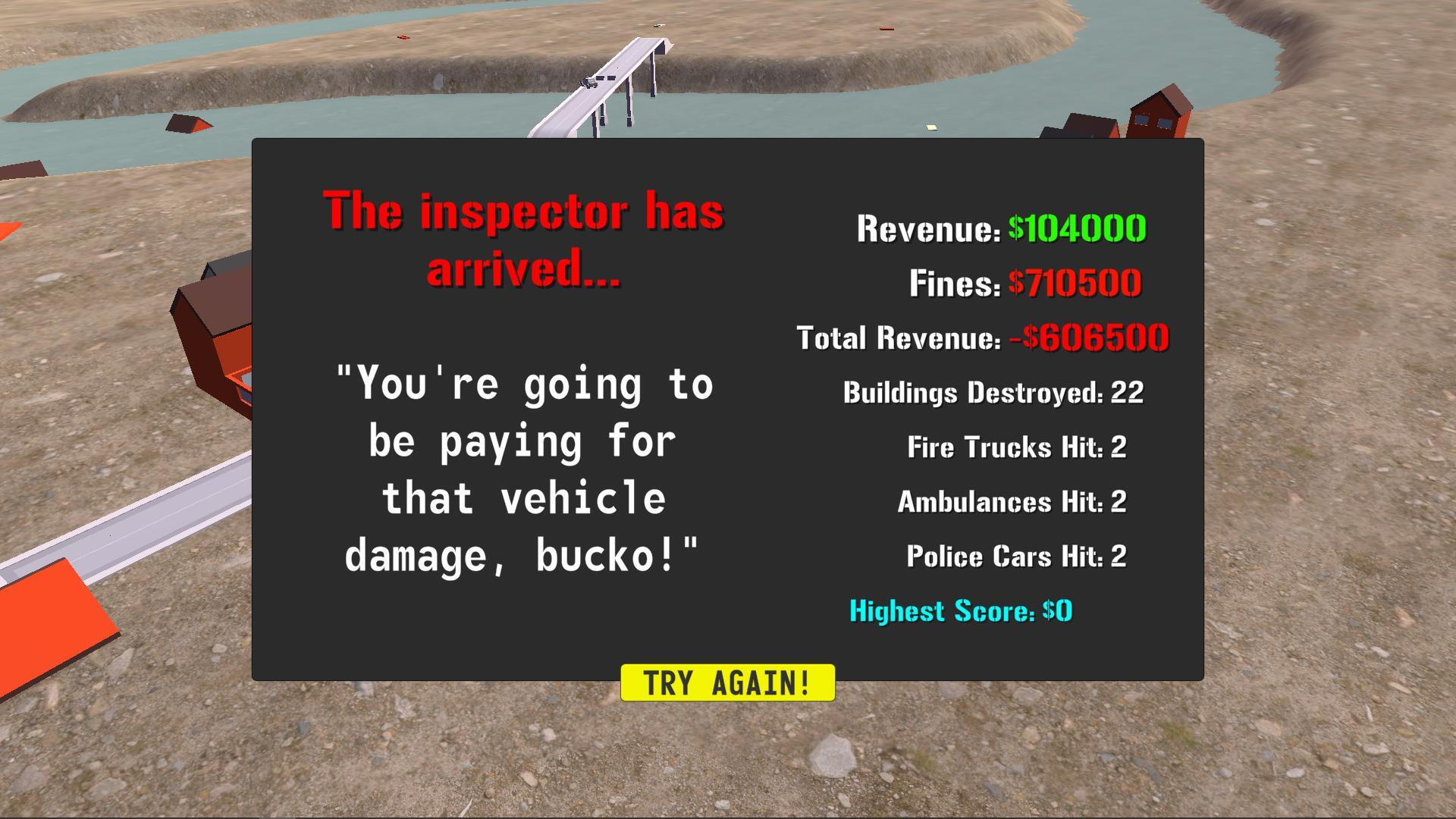Click the Highest Score $0 label
Screen dimensions: 1456x819
(x=962, y=610)
